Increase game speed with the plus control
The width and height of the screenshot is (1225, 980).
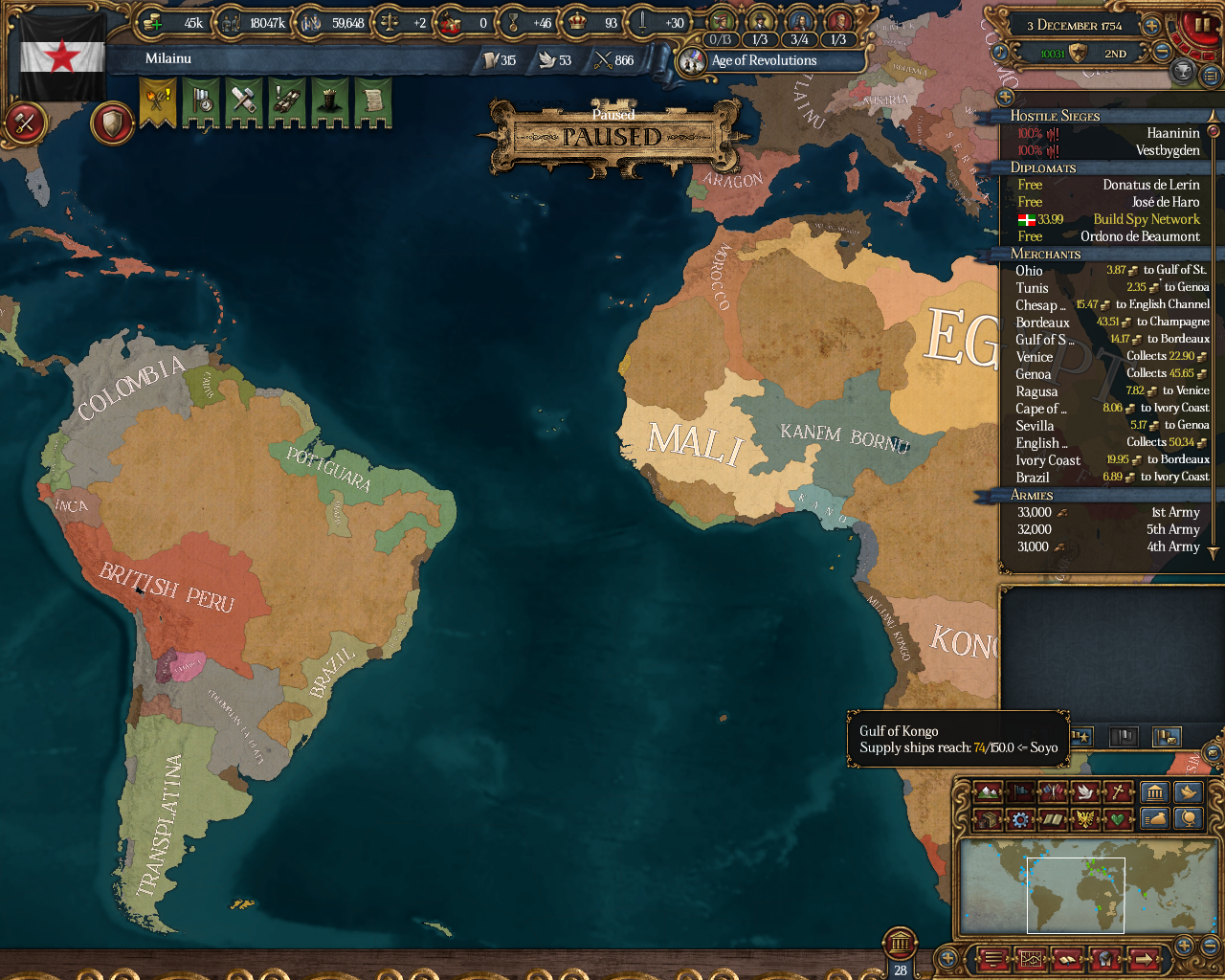tap(1150, 27)
